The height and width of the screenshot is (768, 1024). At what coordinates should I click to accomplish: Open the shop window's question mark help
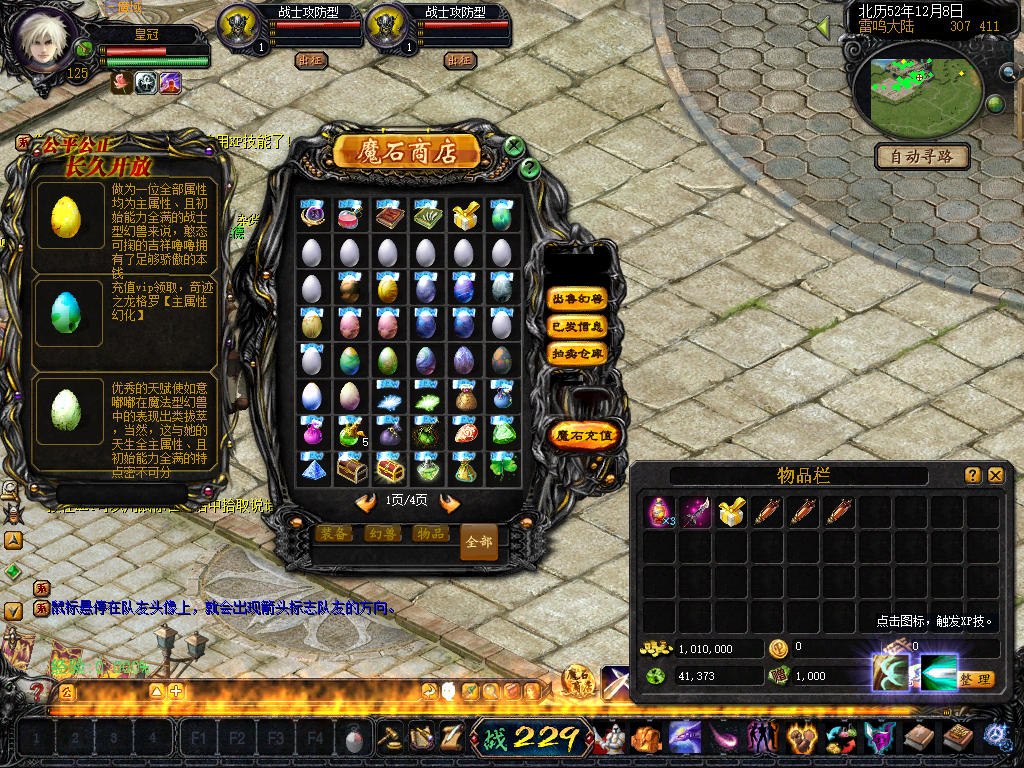[530, 168]
